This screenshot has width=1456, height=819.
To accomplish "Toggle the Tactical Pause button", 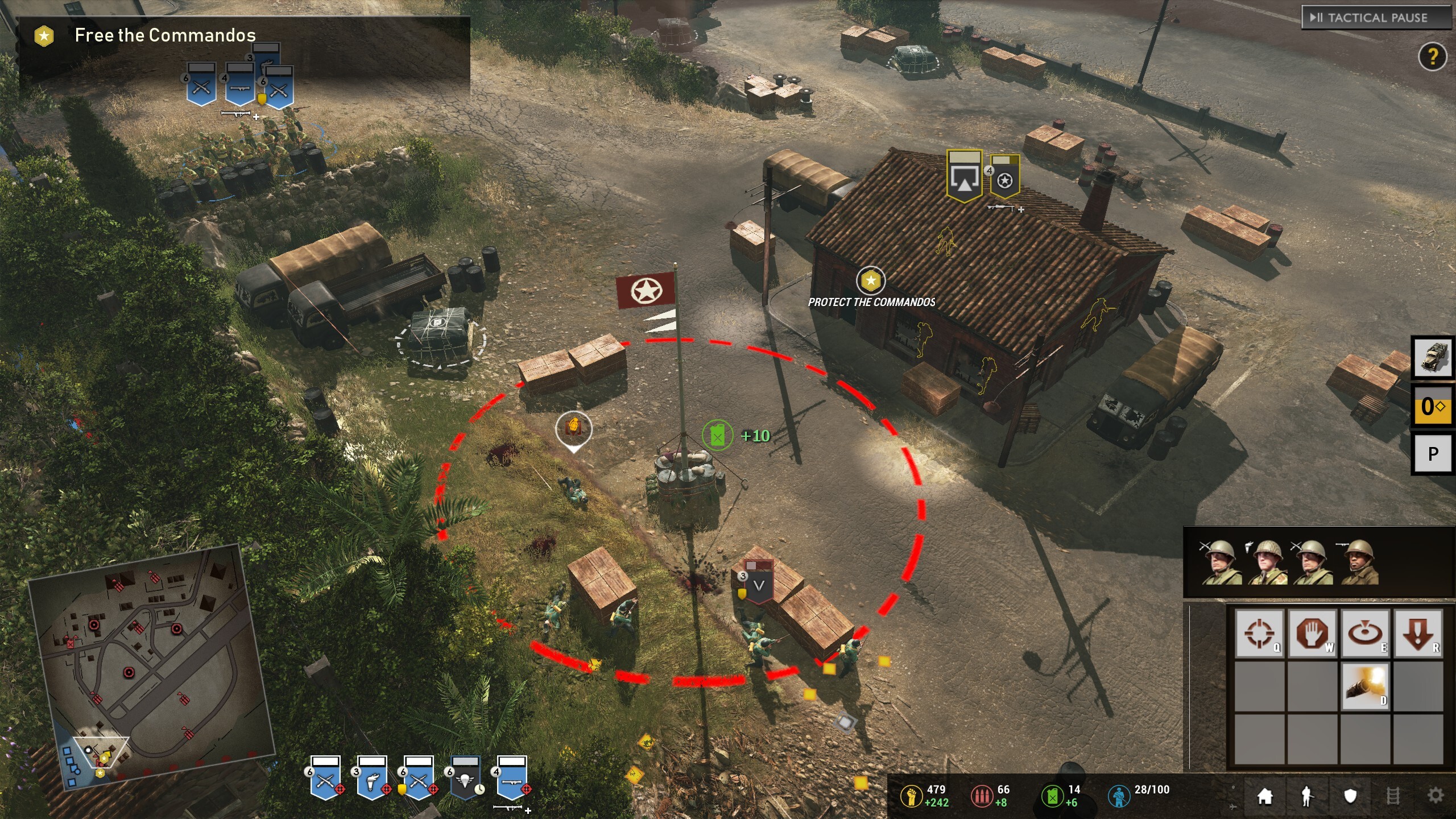I will pos(1375,18).
